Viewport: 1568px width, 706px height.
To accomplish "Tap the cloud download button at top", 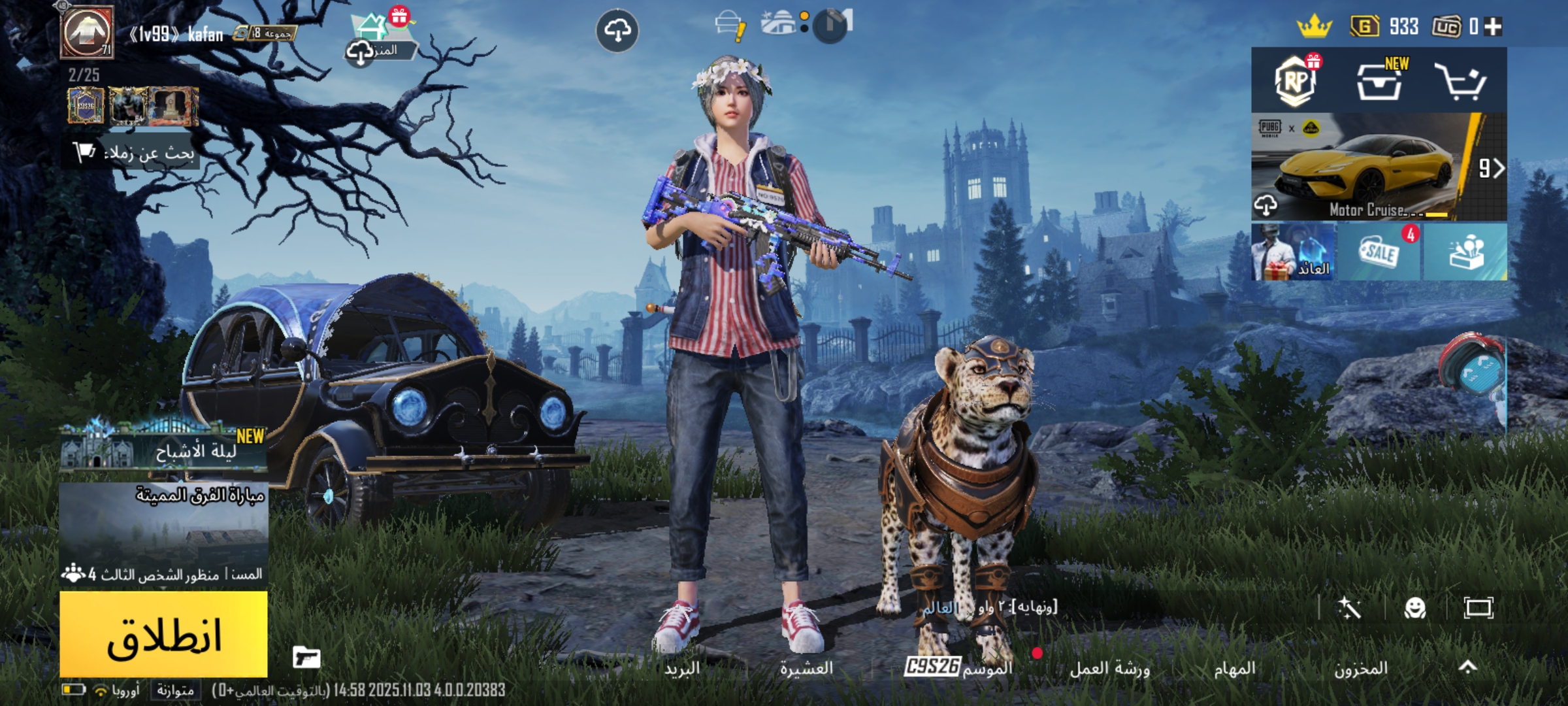I will pos(617,30).
